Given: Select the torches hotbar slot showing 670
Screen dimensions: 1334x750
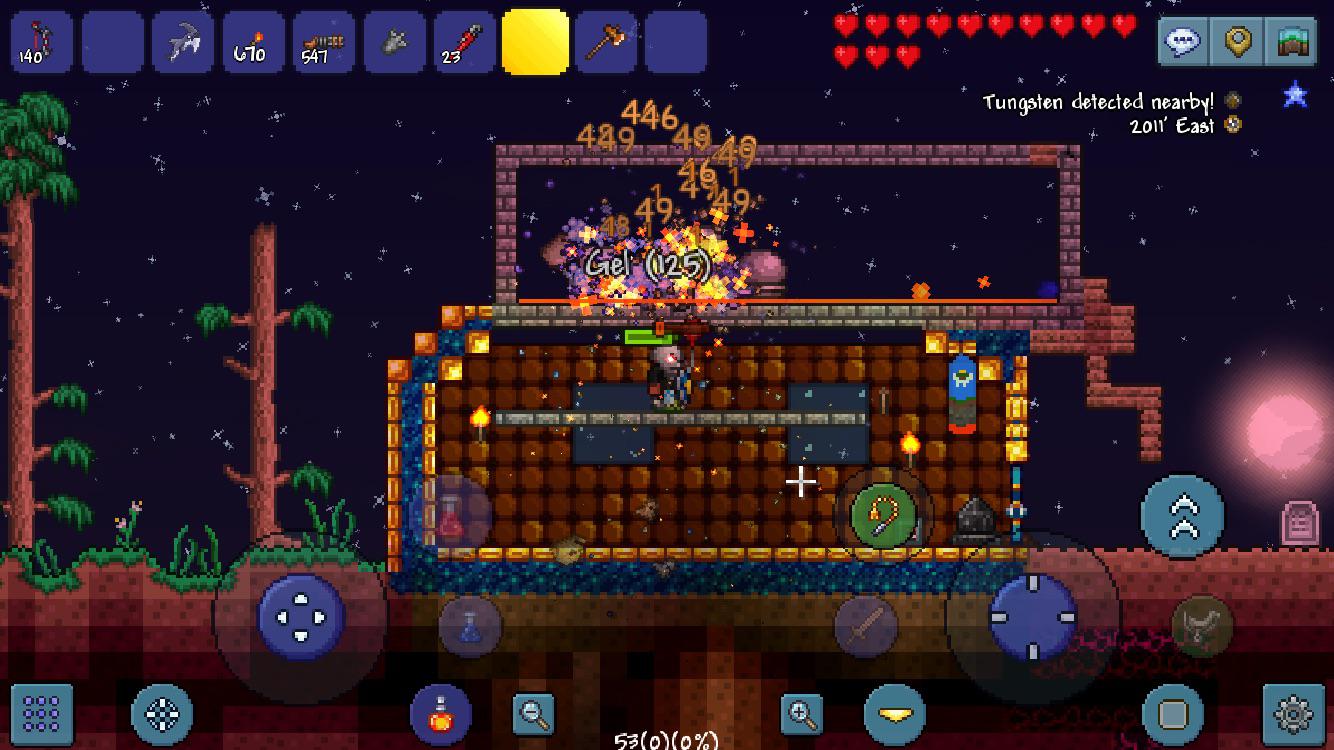Looking at the screenshot, I should click(252, 40).
